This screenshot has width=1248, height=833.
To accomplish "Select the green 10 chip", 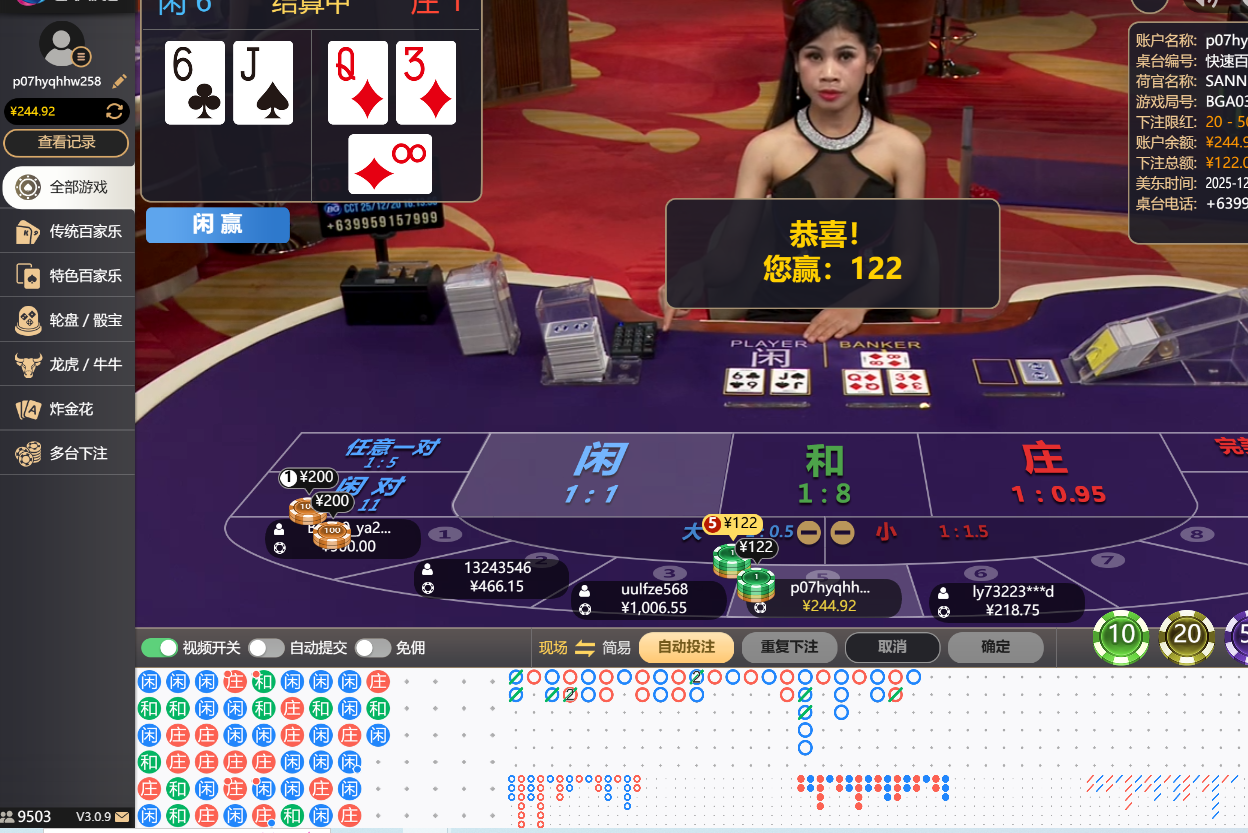I will tap(1121, 636).
